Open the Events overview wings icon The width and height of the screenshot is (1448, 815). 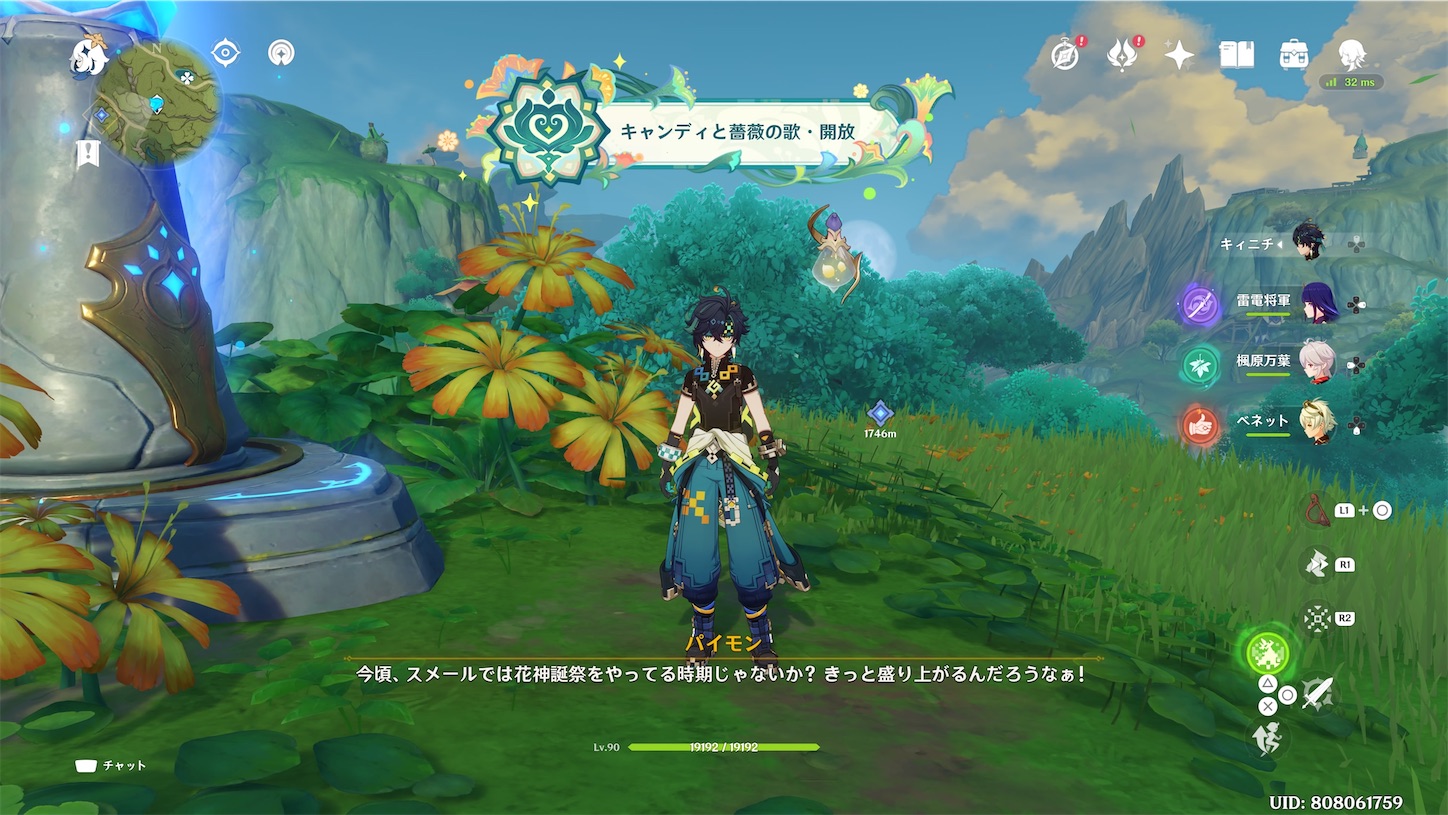pos(1122,55)
